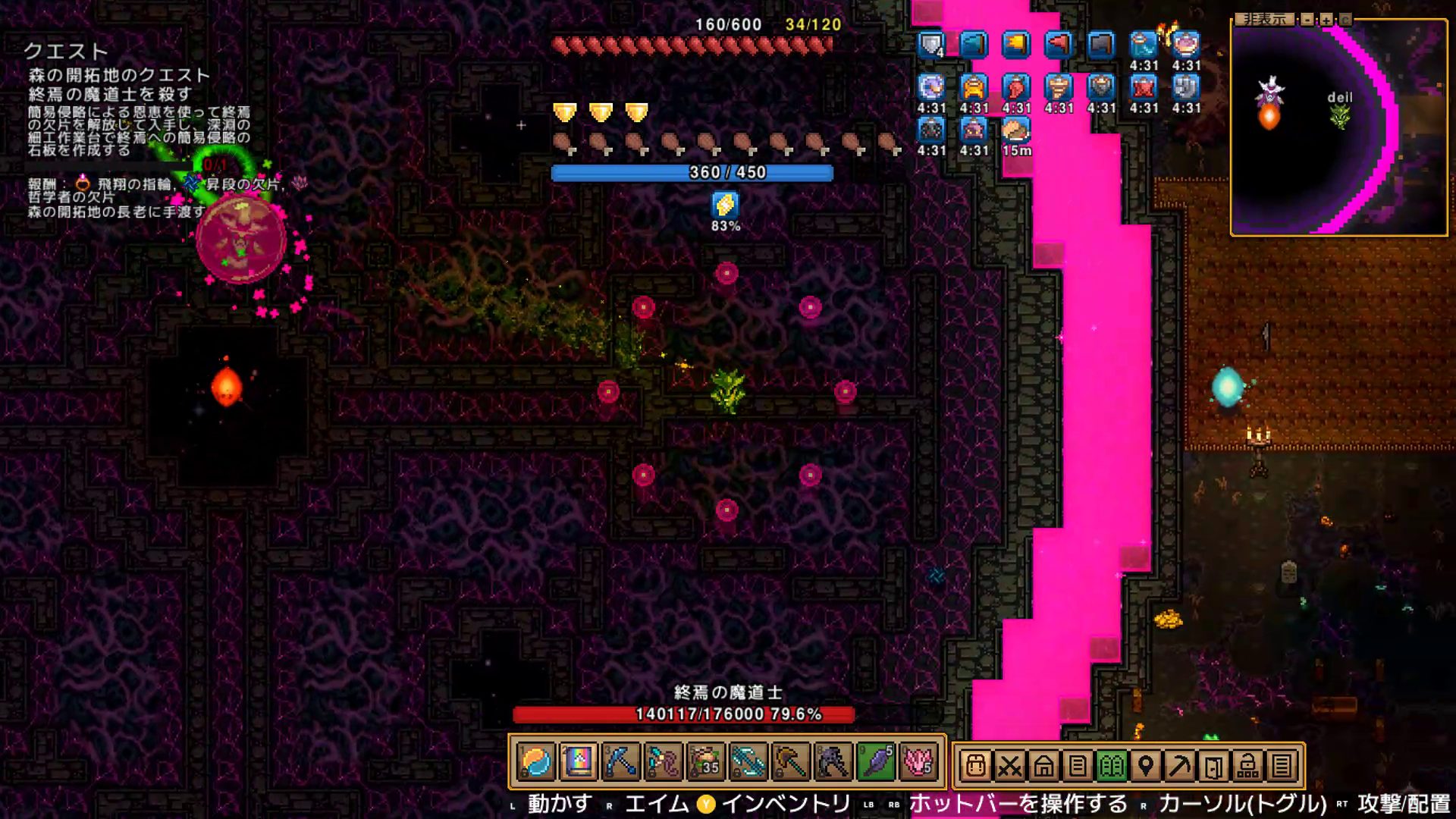Viewport: 1456px width, 819px height.
Task: Click the yellow banner buff icon
Action: tap(1016, 45)
